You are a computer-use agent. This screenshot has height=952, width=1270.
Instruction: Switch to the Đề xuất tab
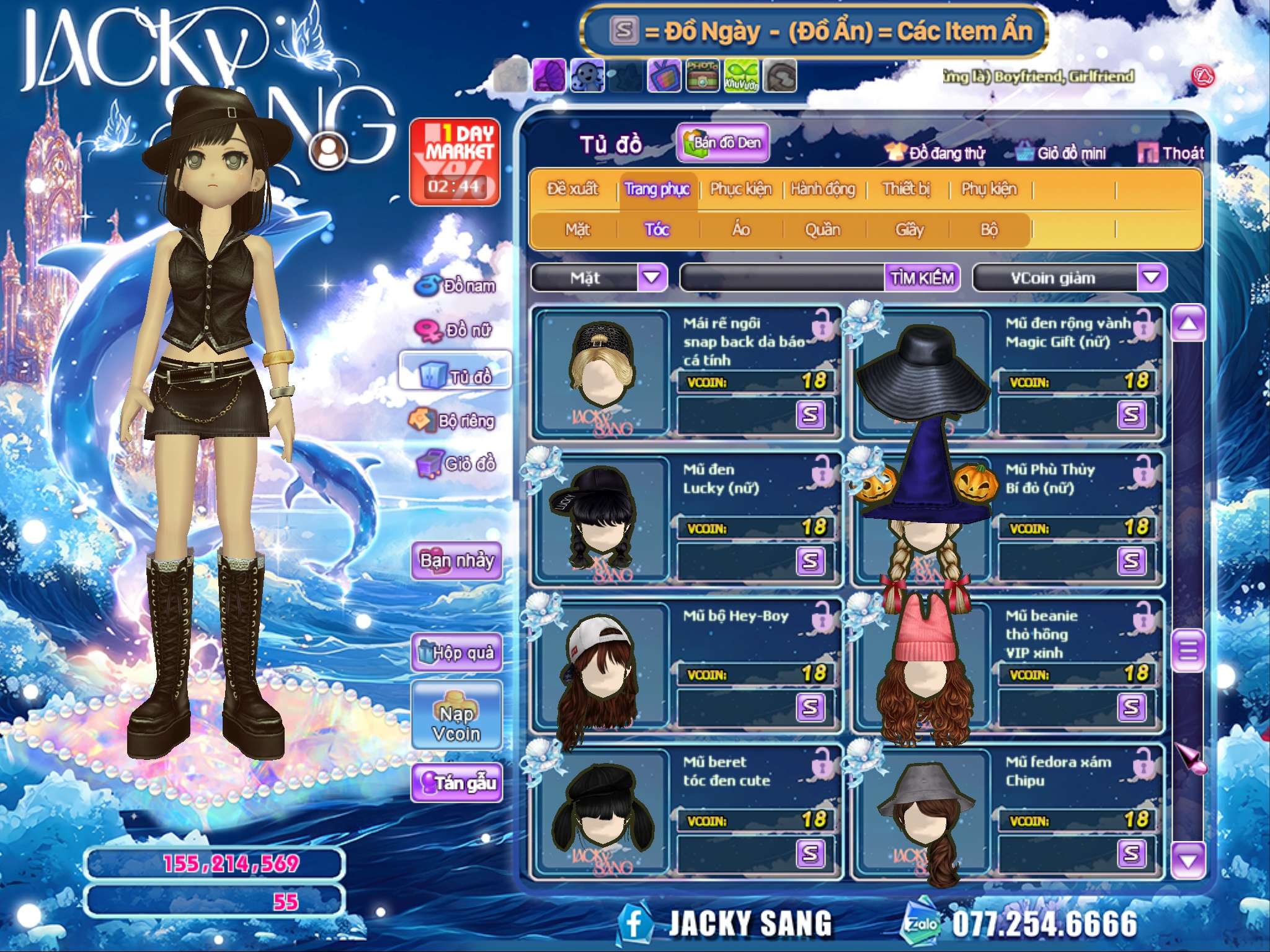[572, 189]
